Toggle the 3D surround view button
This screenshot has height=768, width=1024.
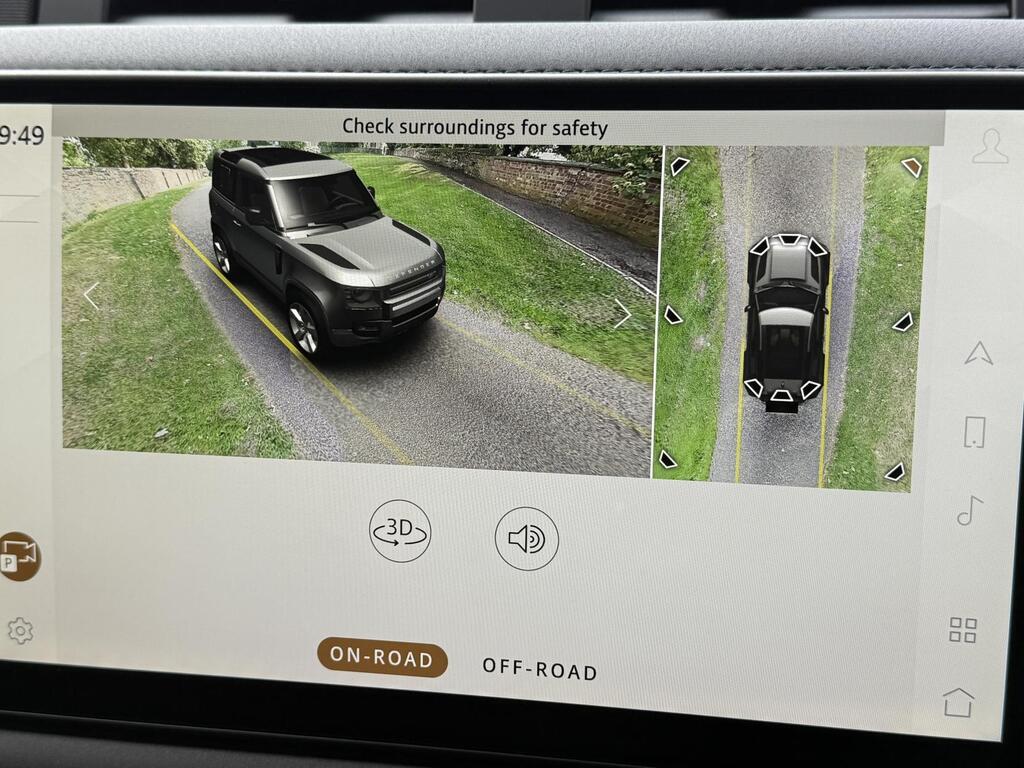[x=400, y=531]
